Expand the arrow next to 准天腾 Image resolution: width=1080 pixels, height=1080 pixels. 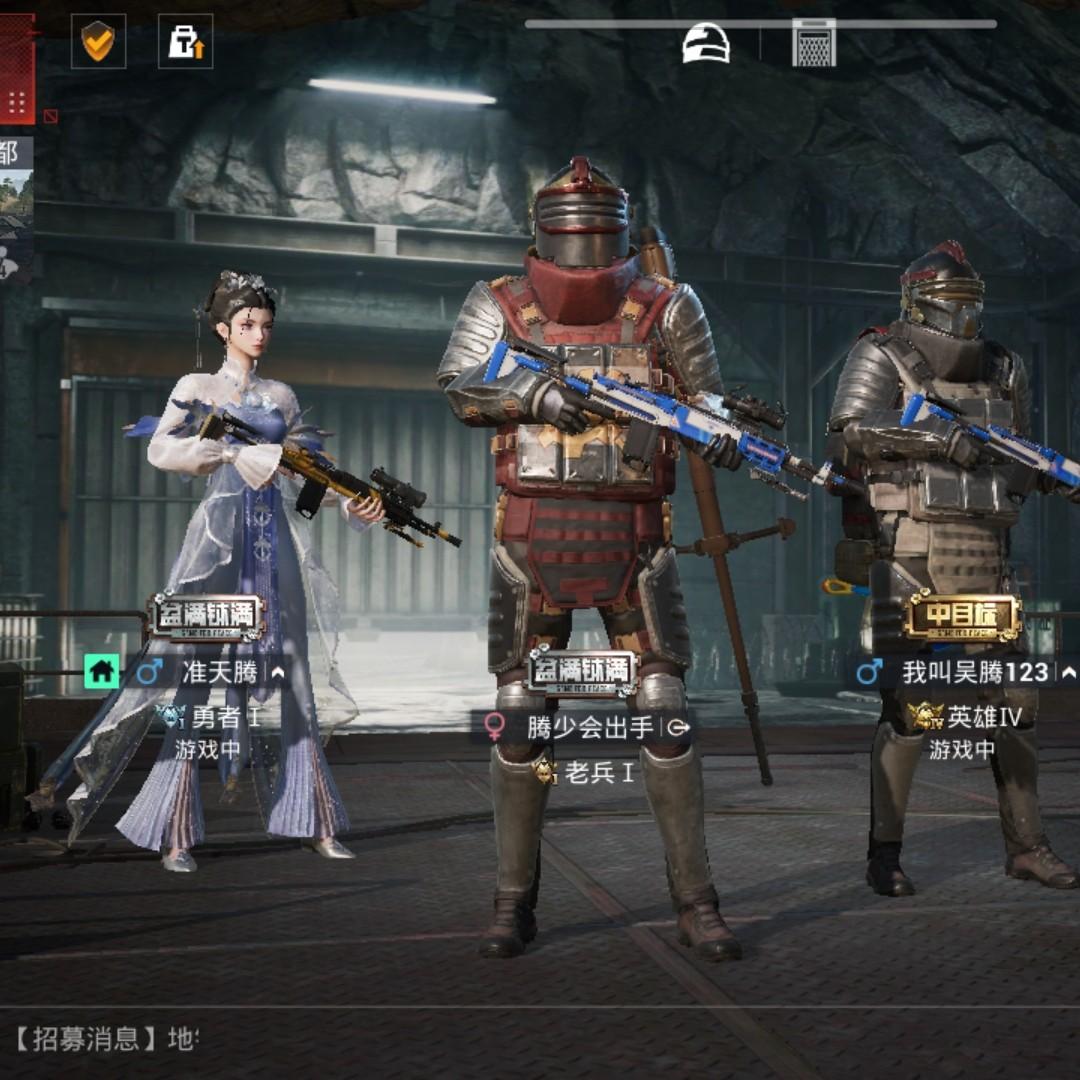[278, 673]
